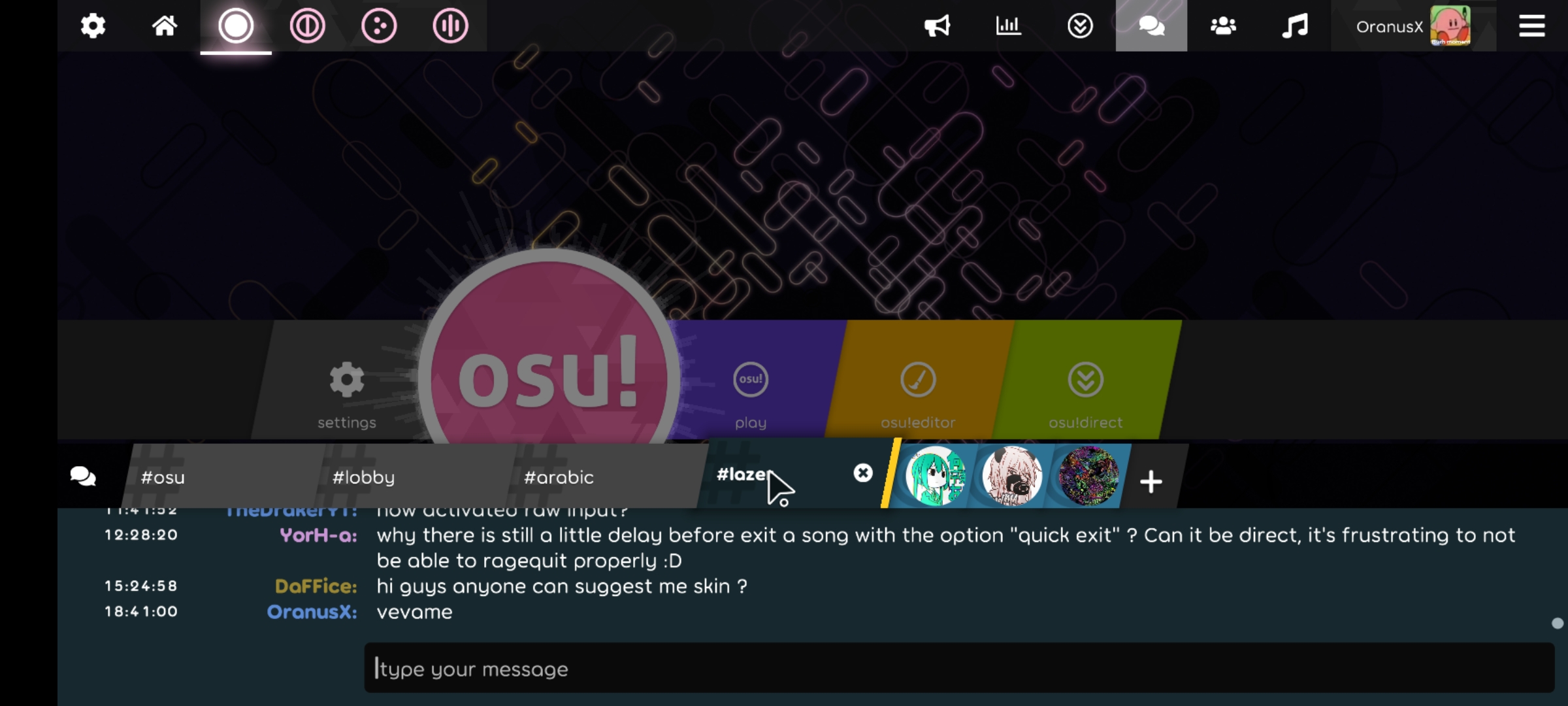Screen dimensions: 1568x706
Task: Select the osu!mania ruleset icon
Action: pos(451,25)
